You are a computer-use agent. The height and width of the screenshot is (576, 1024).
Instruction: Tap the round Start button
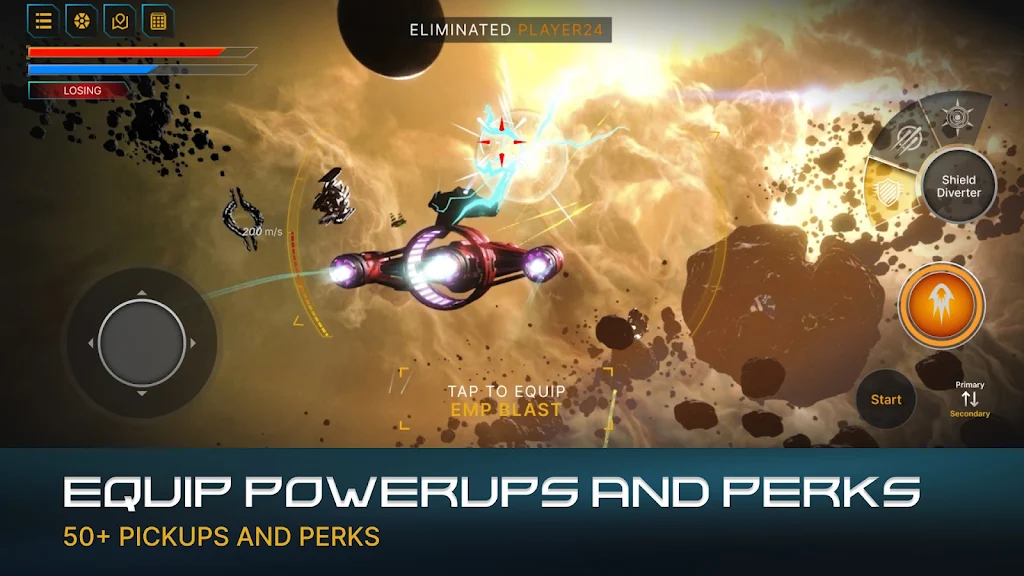pos(885,399)
